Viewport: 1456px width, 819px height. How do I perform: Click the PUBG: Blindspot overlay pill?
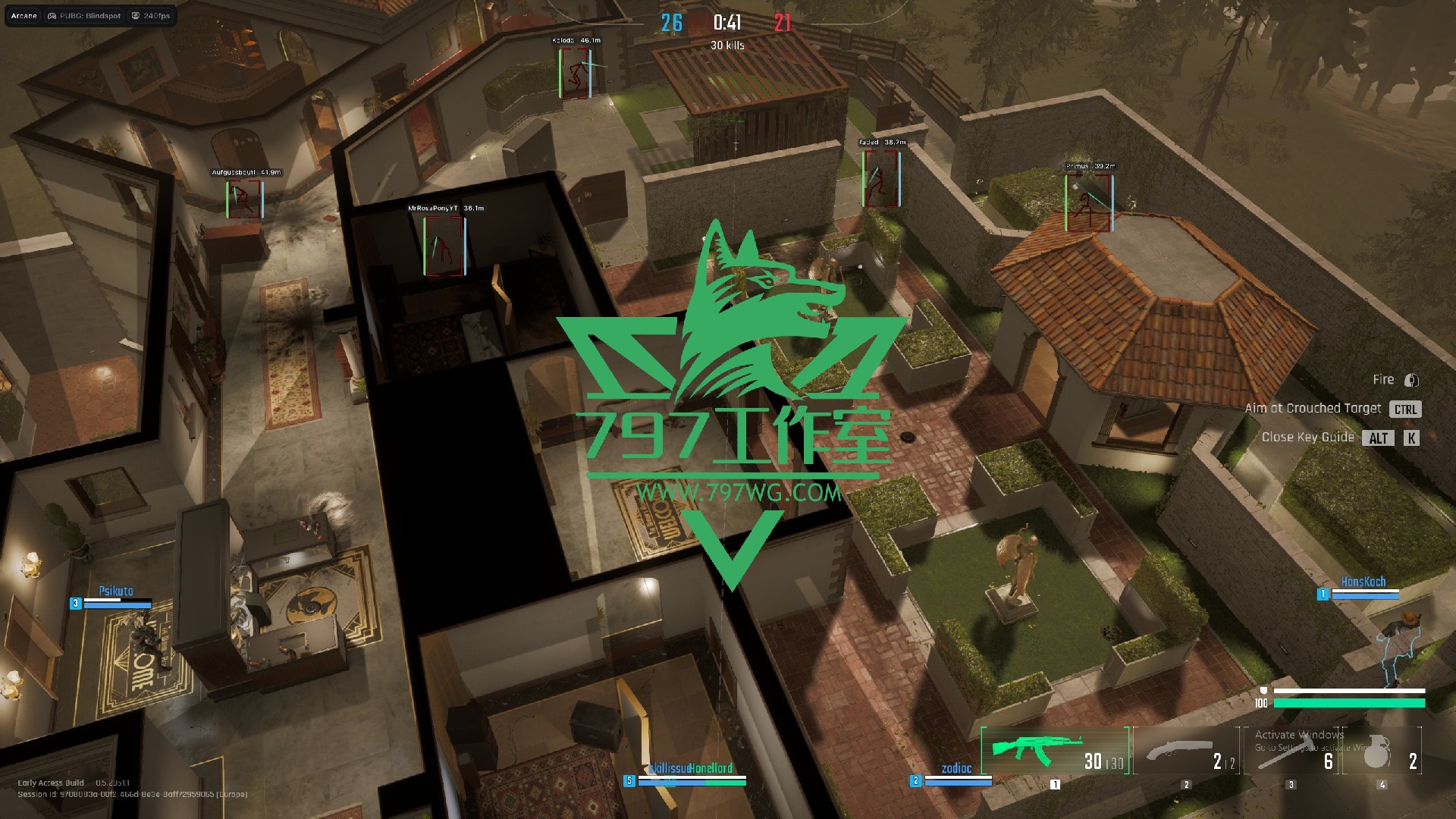(x=84, y=16)
